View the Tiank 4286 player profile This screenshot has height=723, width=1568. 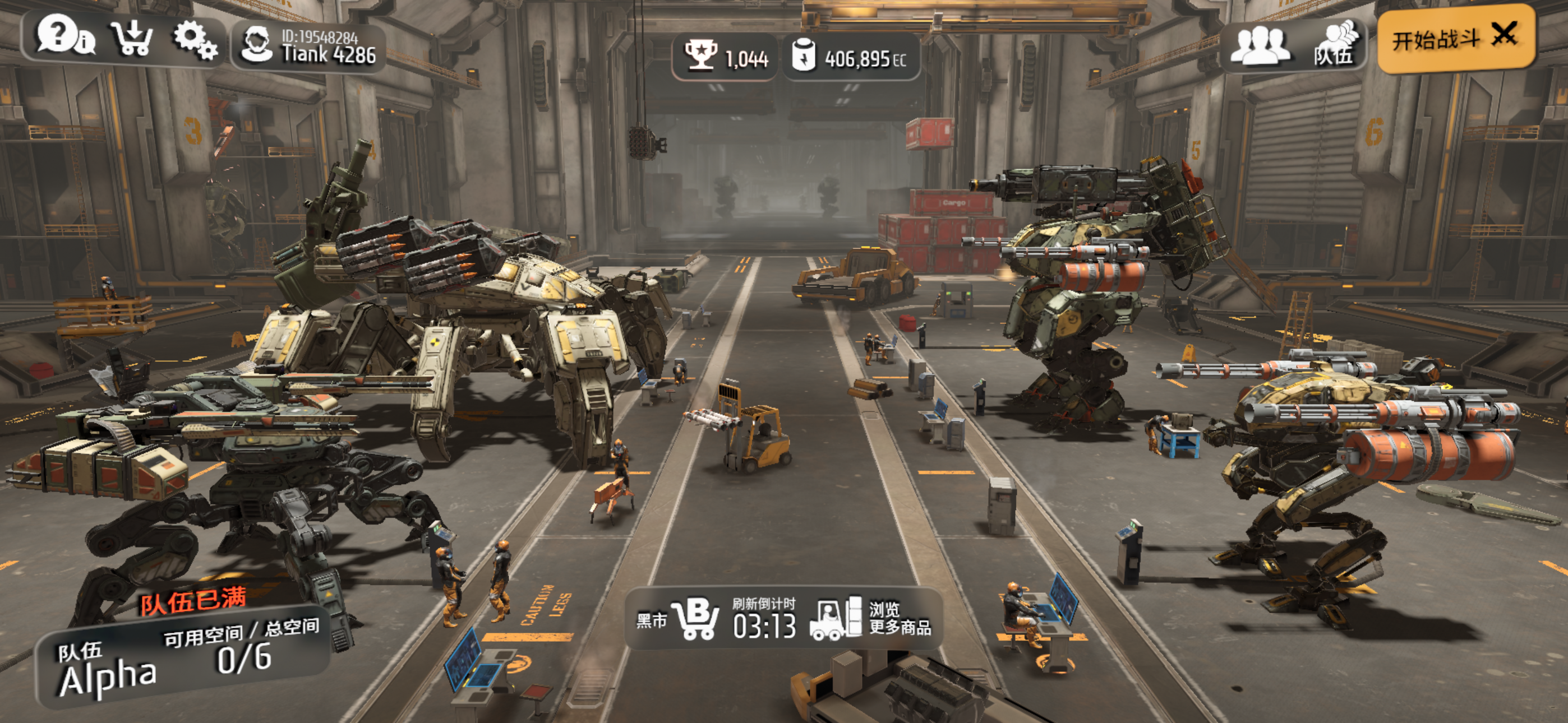coord(308,48)
